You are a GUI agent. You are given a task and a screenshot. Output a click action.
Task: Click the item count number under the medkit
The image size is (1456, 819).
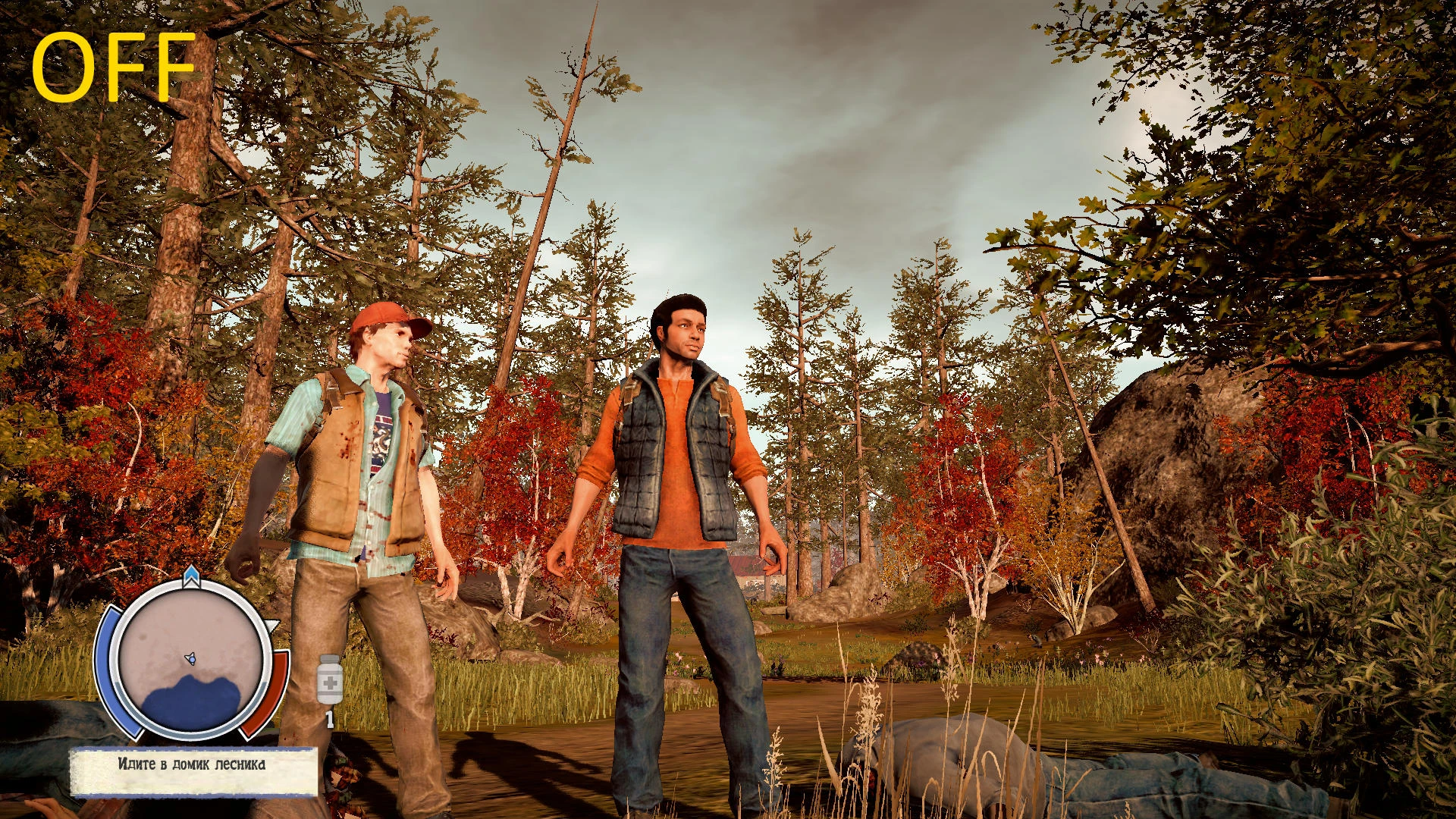pos(328,718)
